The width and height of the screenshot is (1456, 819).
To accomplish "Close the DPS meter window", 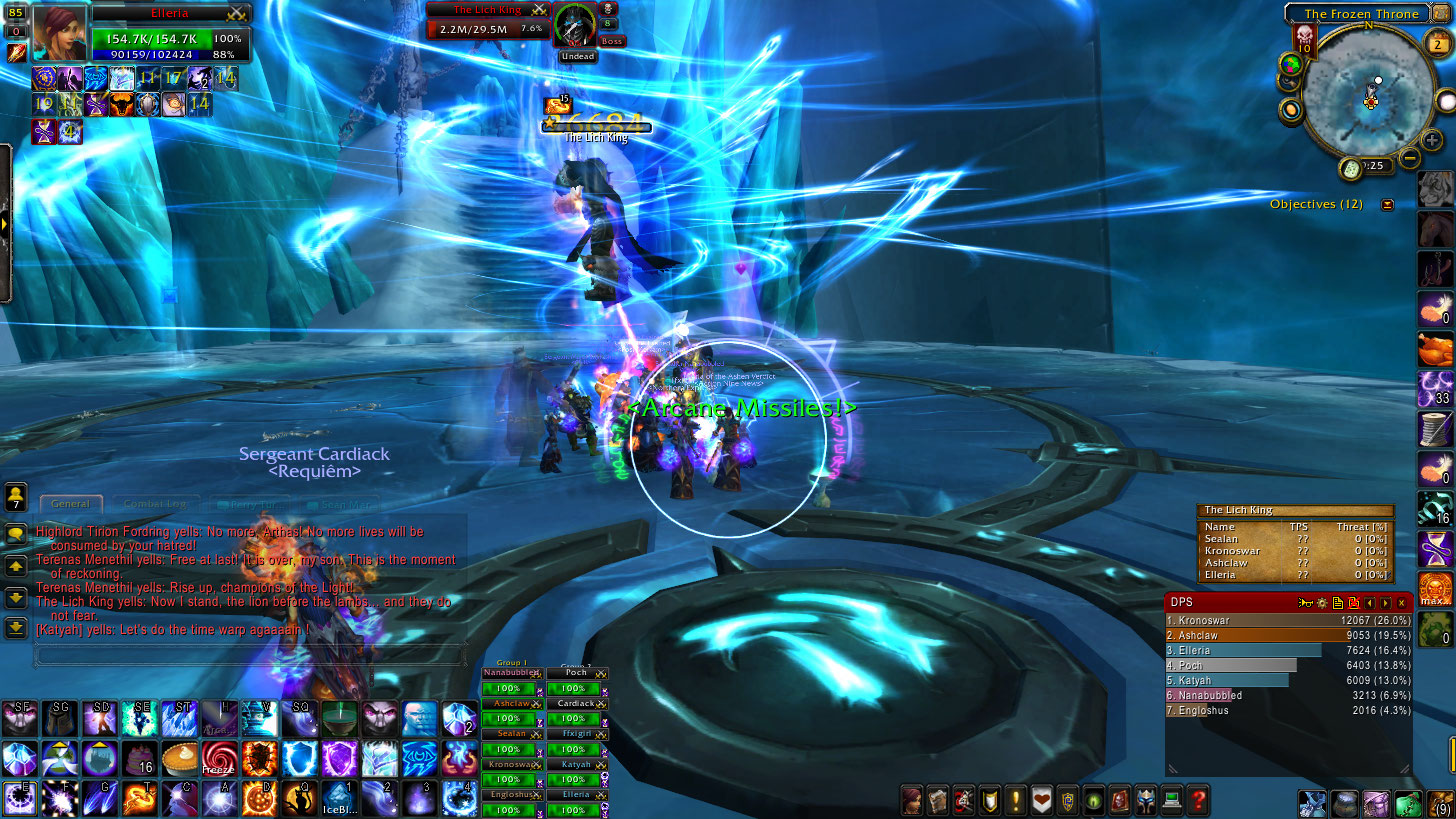I will click(x=1401, y=603).
